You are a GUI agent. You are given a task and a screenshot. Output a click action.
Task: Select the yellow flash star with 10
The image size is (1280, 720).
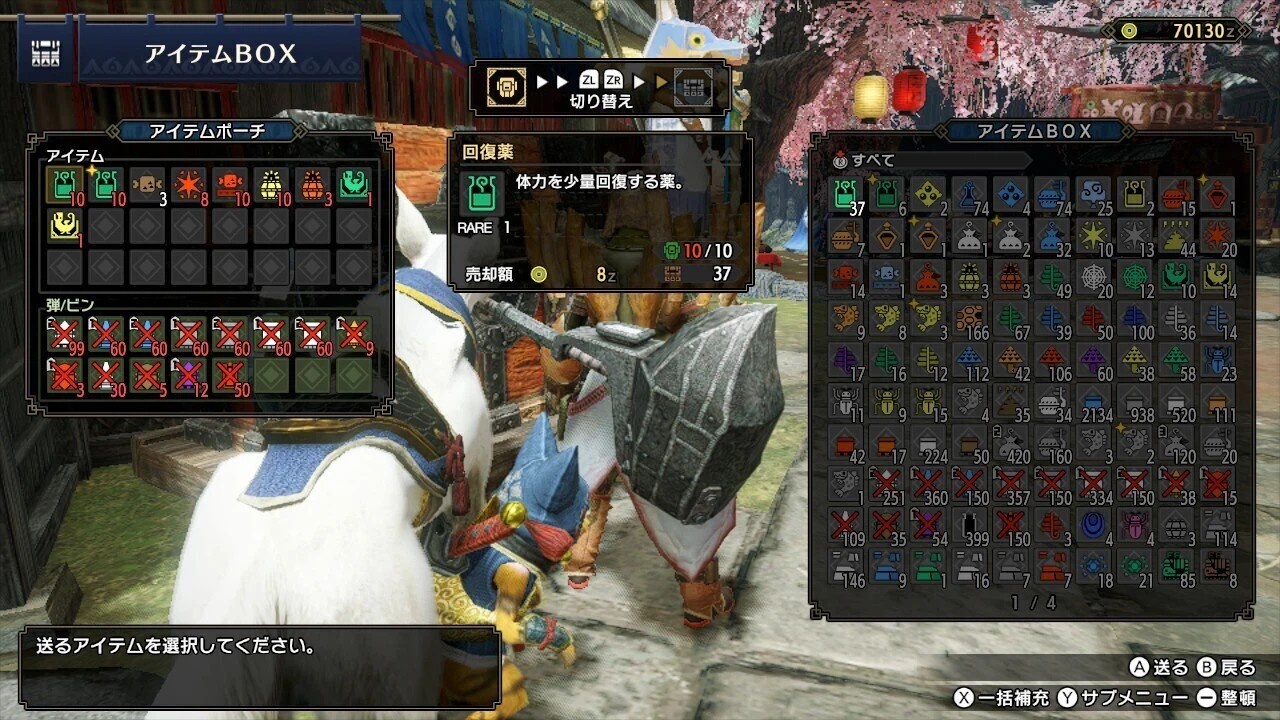point(1093,235)
